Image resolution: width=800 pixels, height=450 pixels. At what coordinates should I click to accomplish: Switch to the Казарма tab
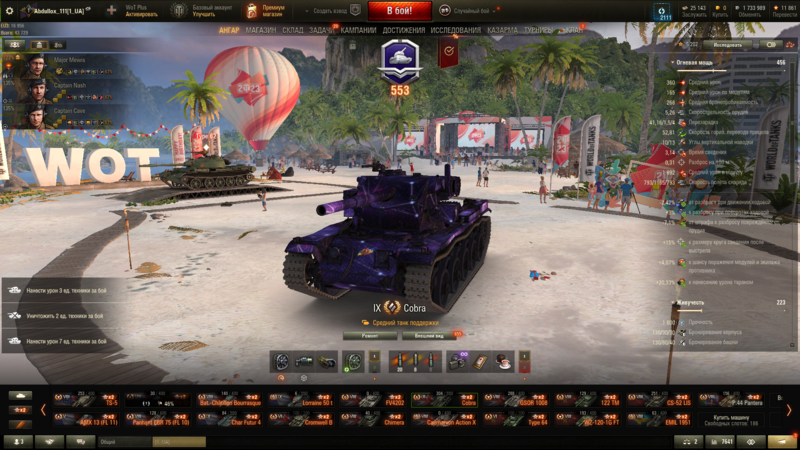tap(502, 30)
